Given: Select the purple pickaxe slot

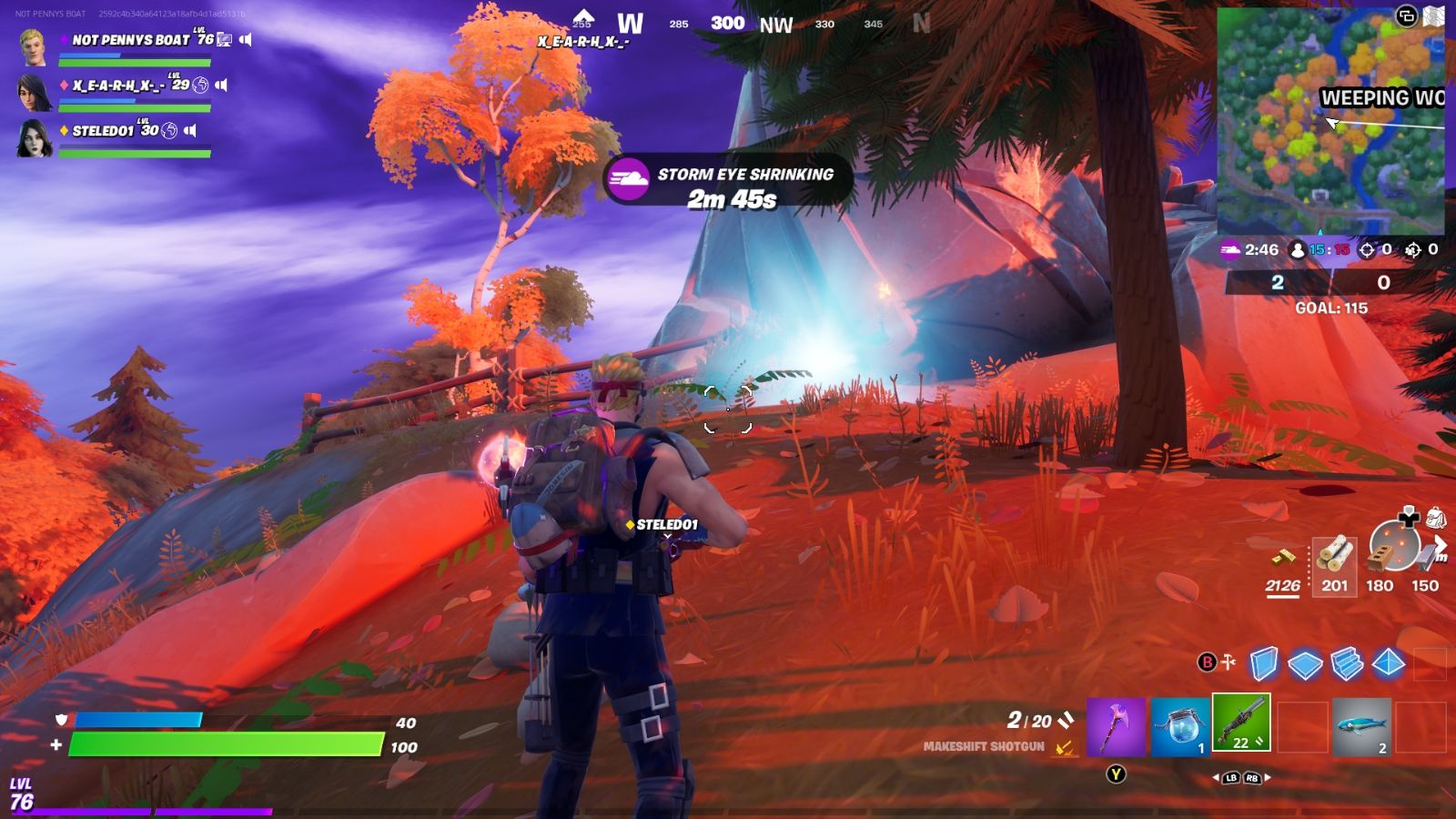Looking at the screenshot, I should [1116, 726].
